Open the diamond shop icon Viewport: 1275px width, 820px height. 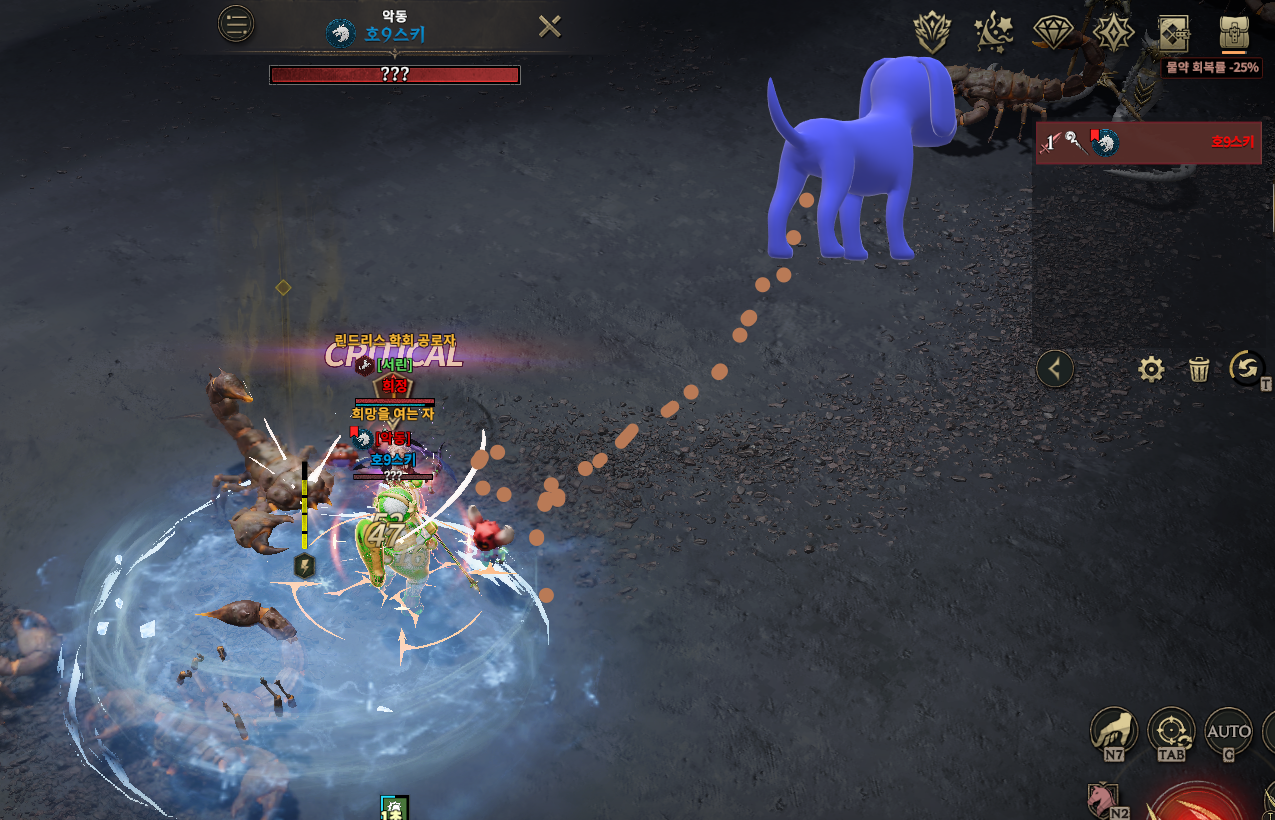coord(1053,33)
